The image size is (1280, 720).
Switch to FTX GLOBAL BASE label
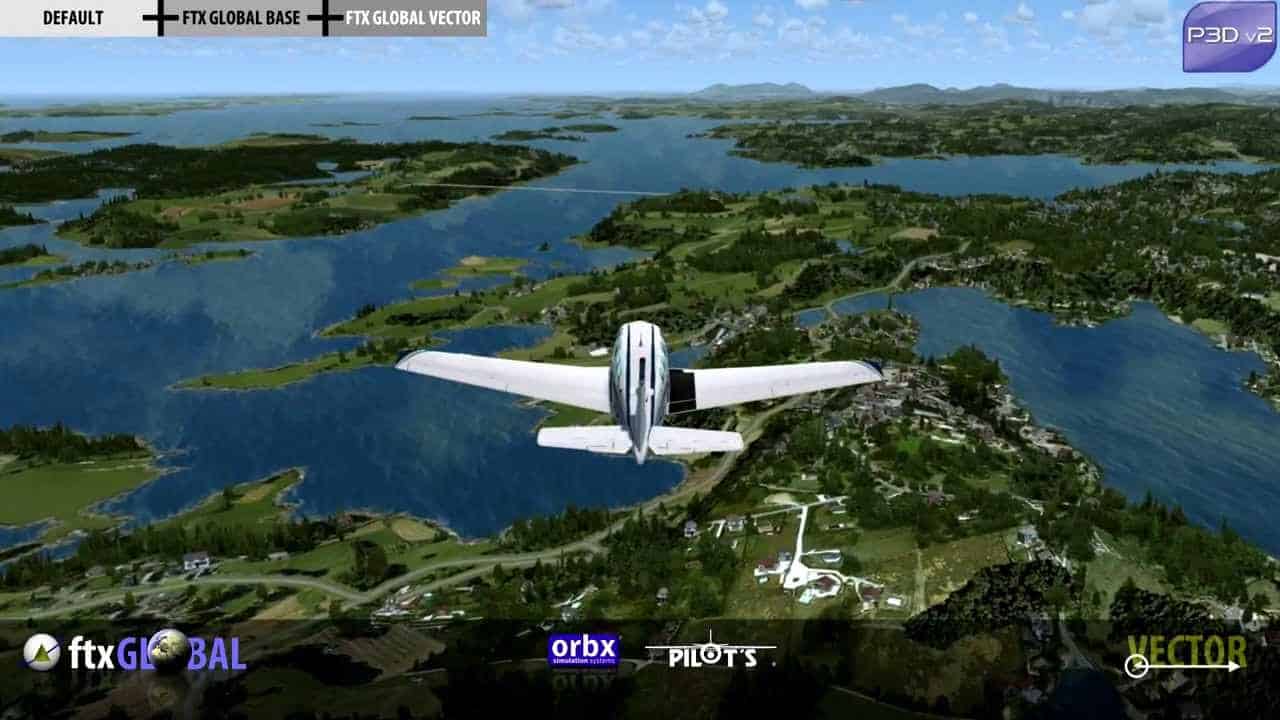243,18
